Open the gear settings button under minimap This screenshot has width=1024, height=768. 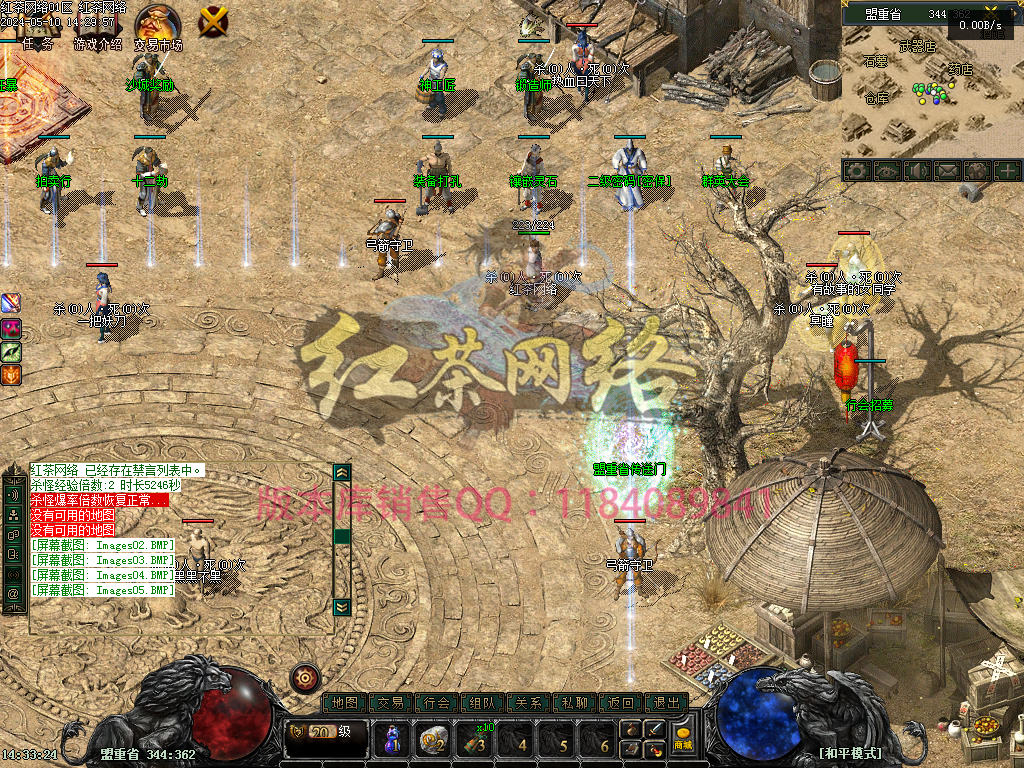[x=856, y=171]
